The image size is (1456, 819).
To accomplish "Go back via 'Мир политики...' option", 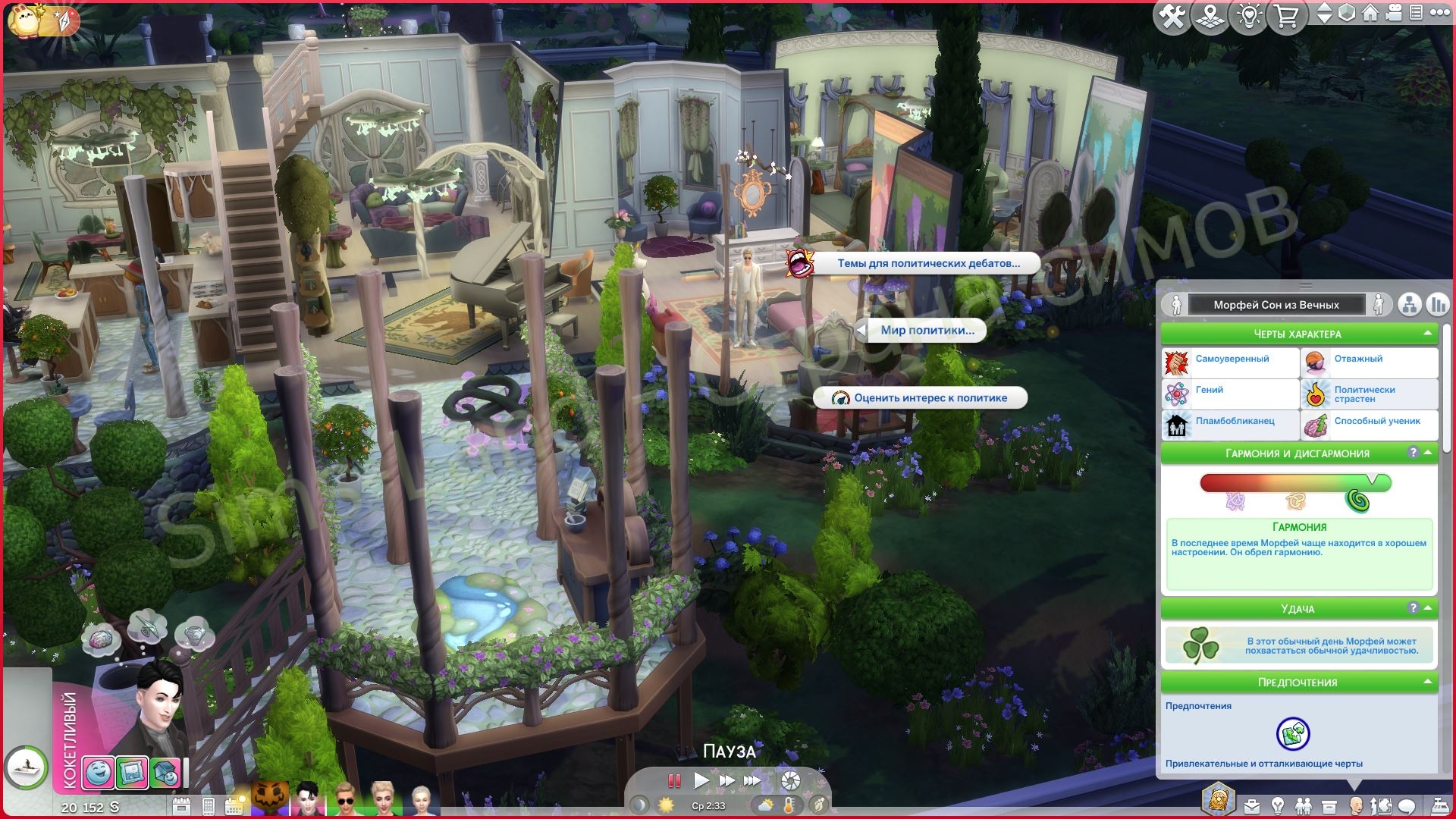I will [927, 331].
